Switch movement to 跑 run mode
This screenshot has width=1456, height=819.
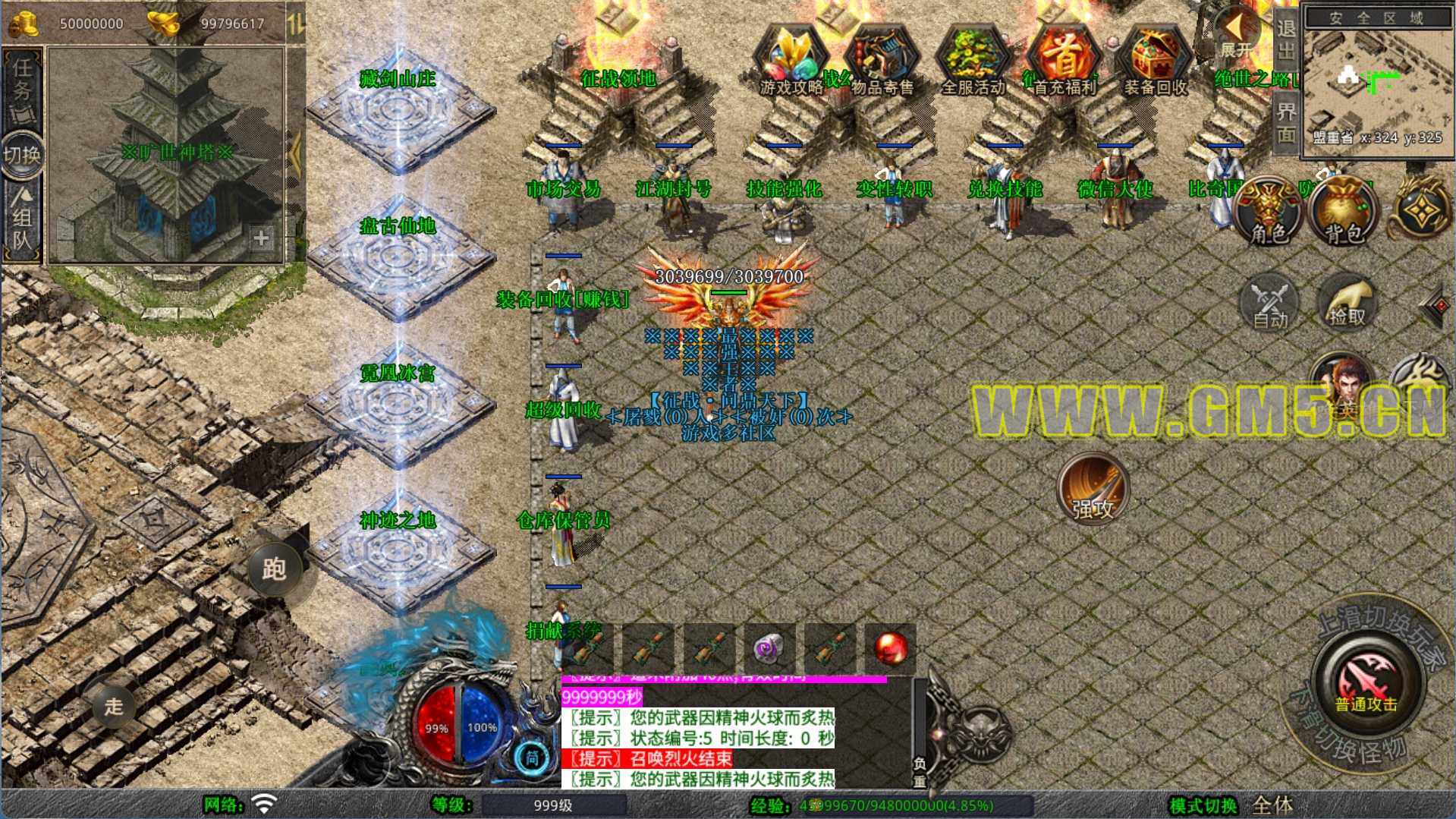coord(274,569)
